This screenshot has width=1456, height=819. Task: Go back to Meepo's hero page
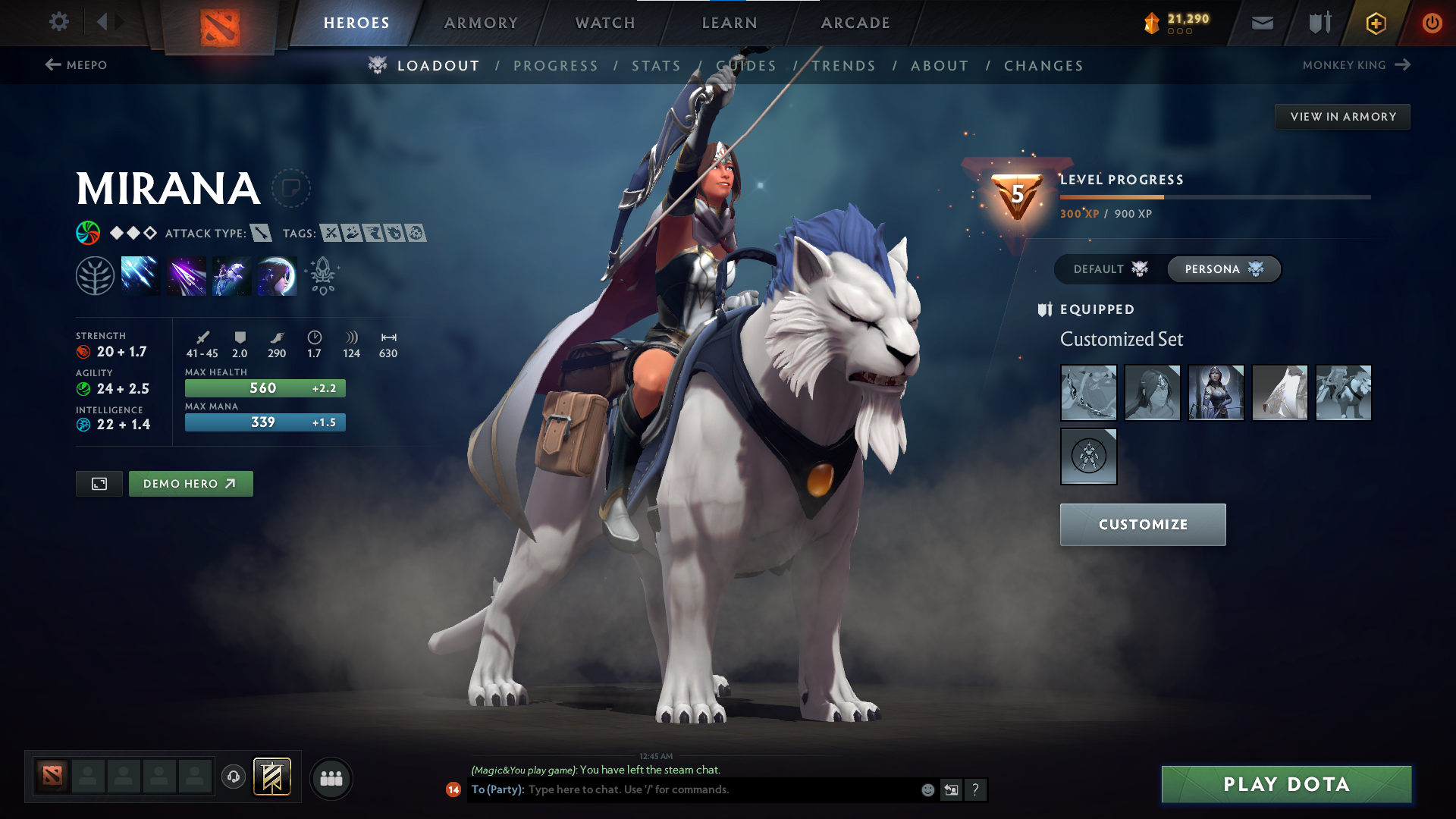77,65
